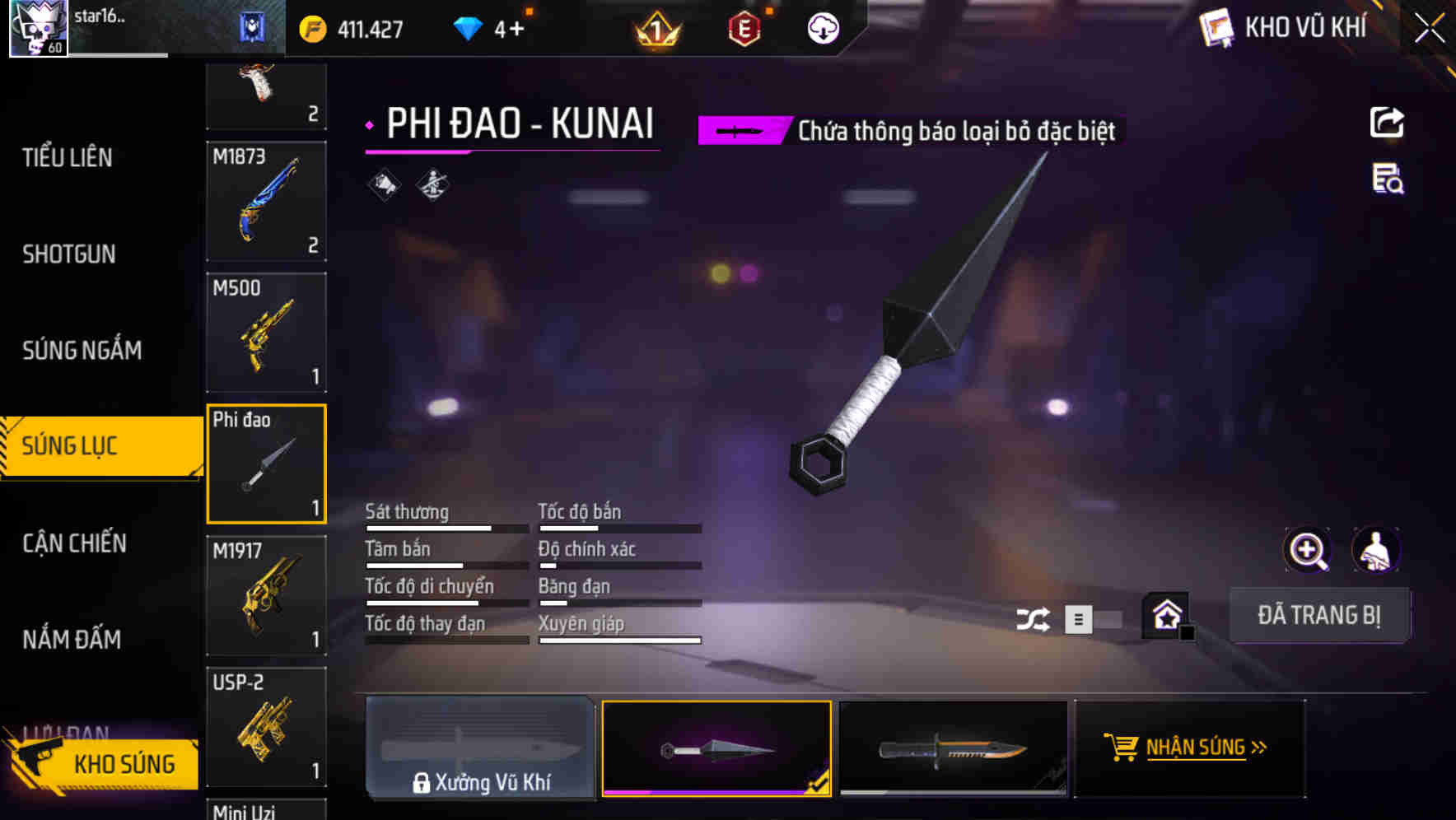Expand the CẬN CHIẾN category in sidebar

[x=74, y=543]
